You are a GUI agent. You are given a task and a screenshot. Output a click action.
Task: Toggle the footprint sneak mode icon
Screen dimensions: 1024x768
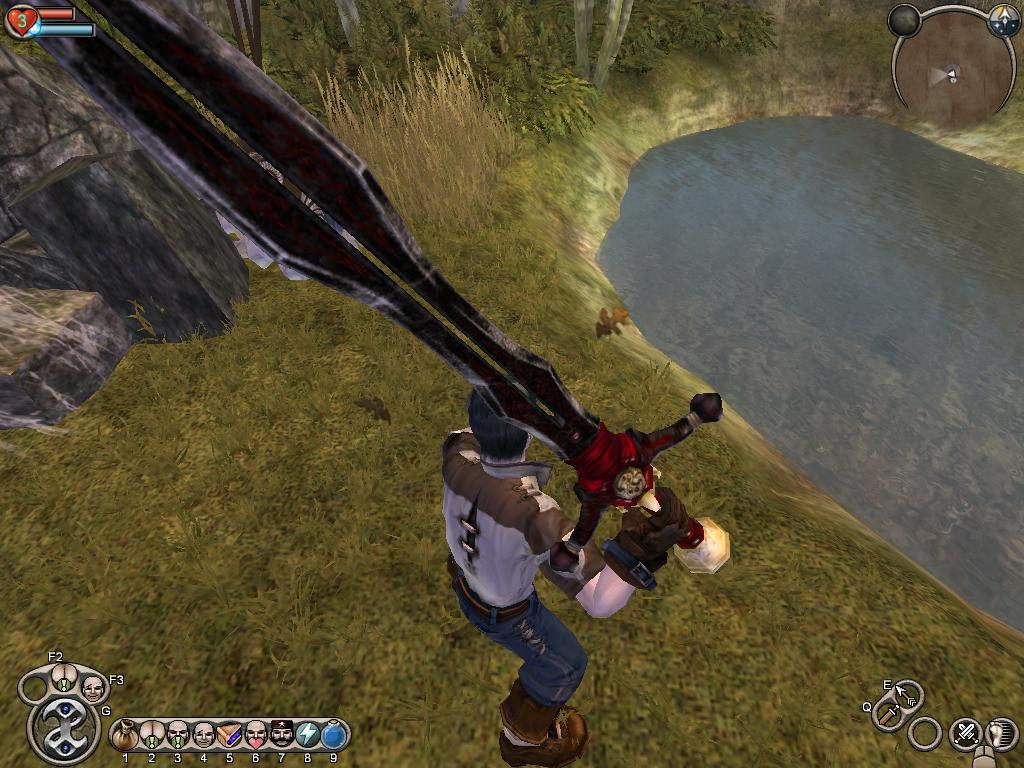click(1001, 733)
